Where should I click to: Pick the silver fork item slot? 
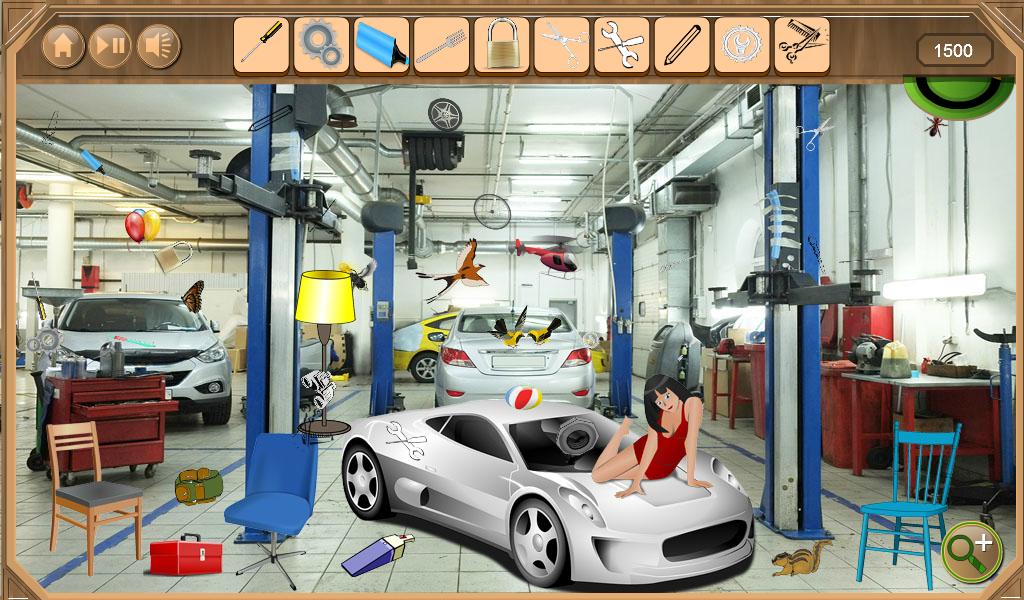(441, 45)
